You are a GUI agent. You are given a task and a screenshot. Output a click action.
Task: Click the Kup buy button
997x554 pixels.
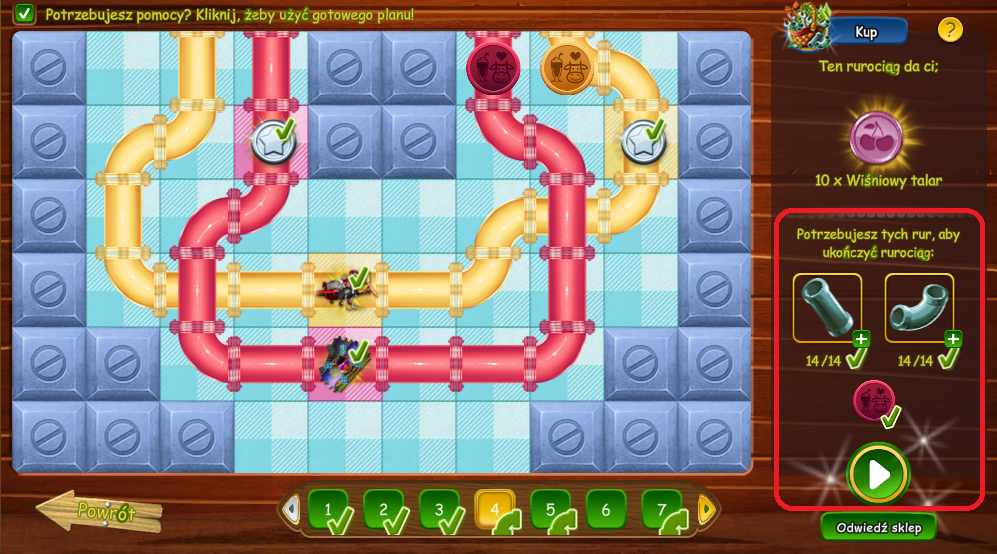pos(866,32)
